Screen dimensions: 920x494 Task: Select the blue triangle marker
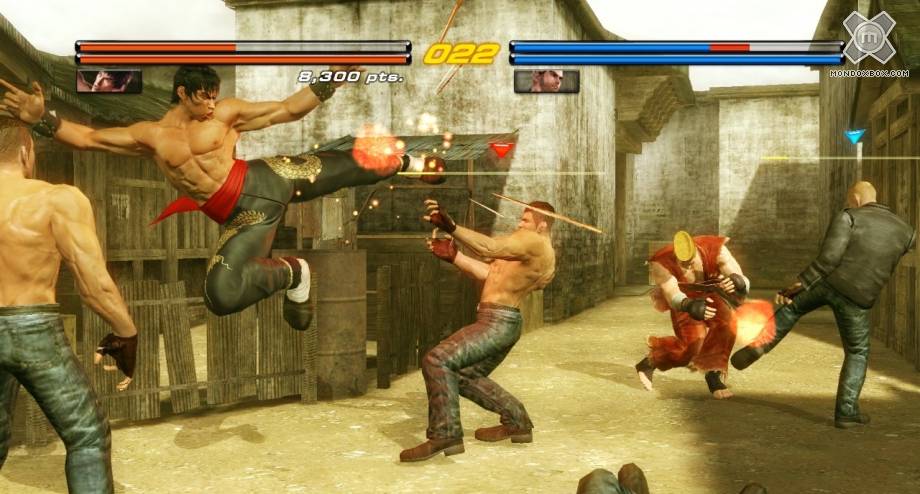point(854,136)
